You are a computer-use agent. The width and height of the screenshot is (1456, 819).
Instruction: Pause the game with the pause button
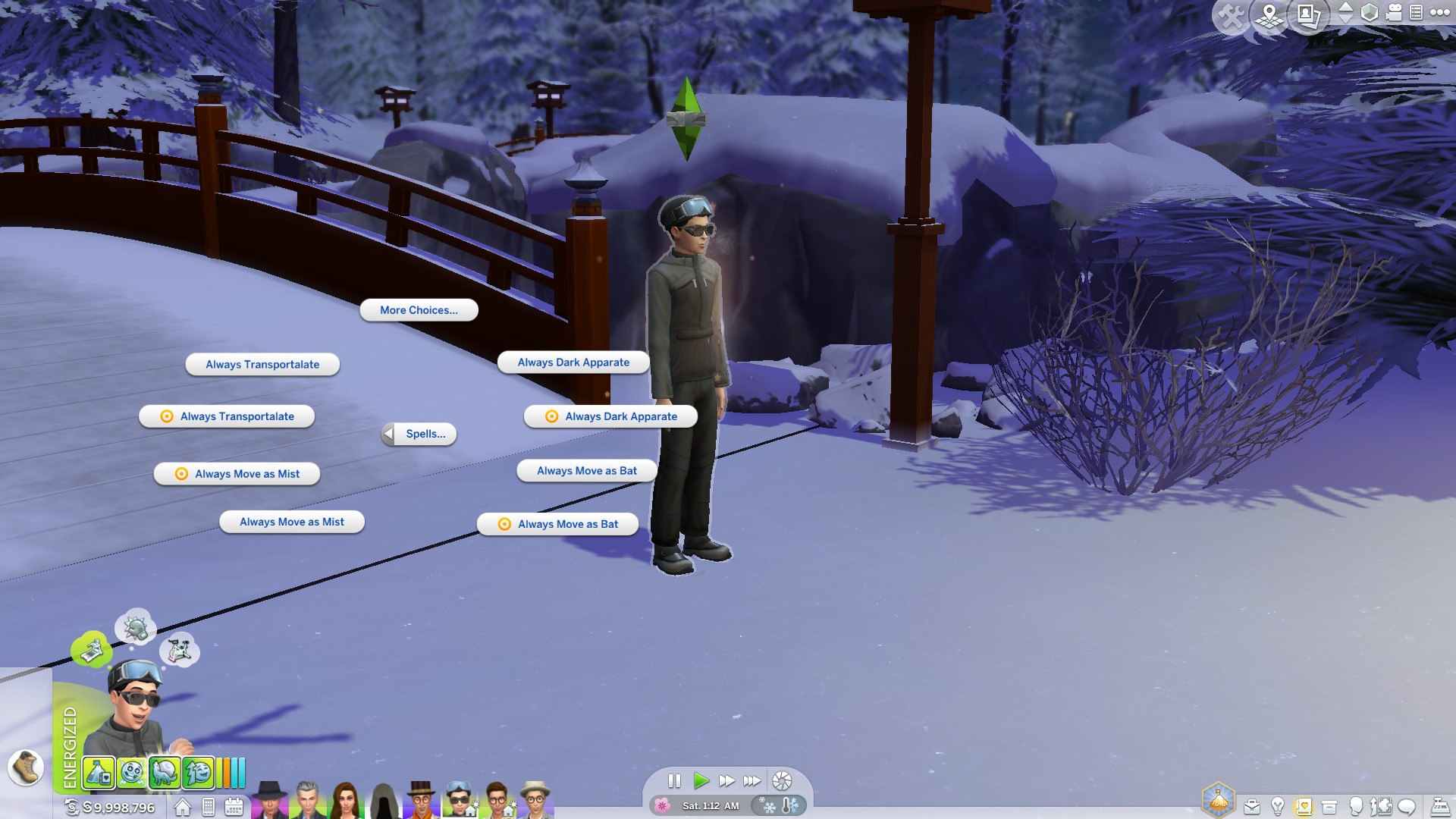(675, 781)
